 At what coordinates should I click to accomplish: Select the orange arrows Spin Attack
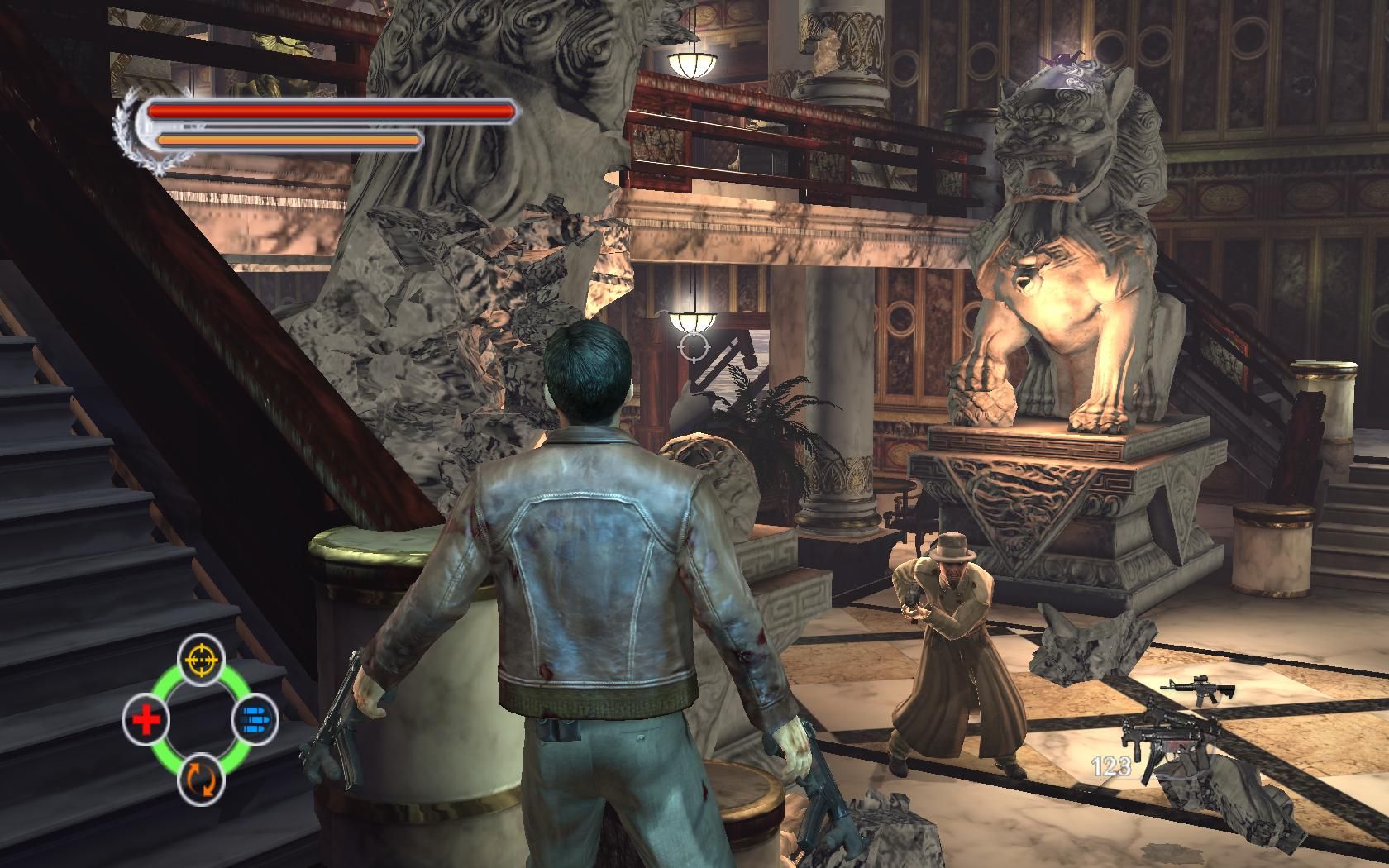pos(201,778)
